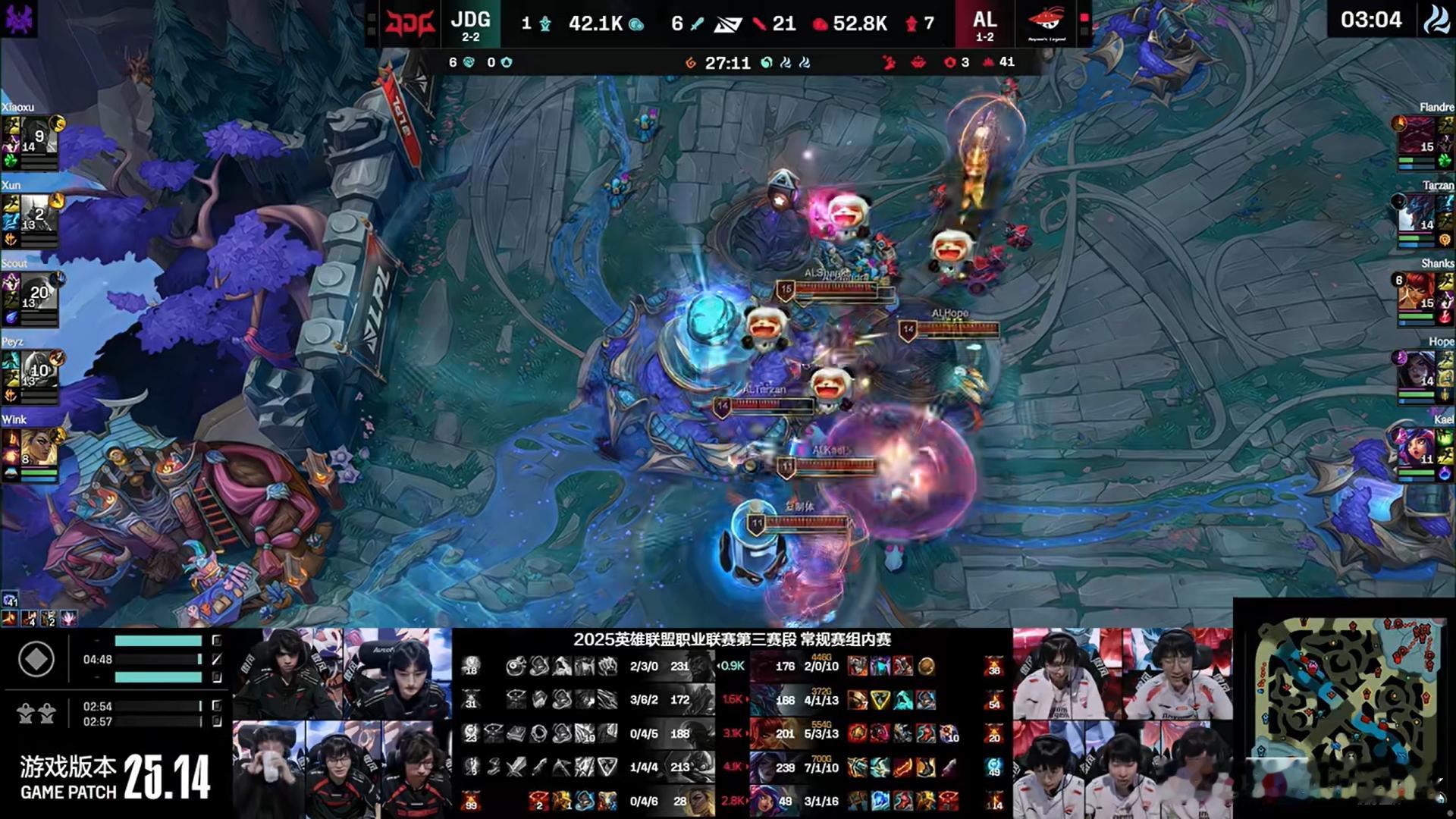Select Flandre's champion portrait
Image resolution: width=1456 pixels, height=819 pixels.
1417,136
